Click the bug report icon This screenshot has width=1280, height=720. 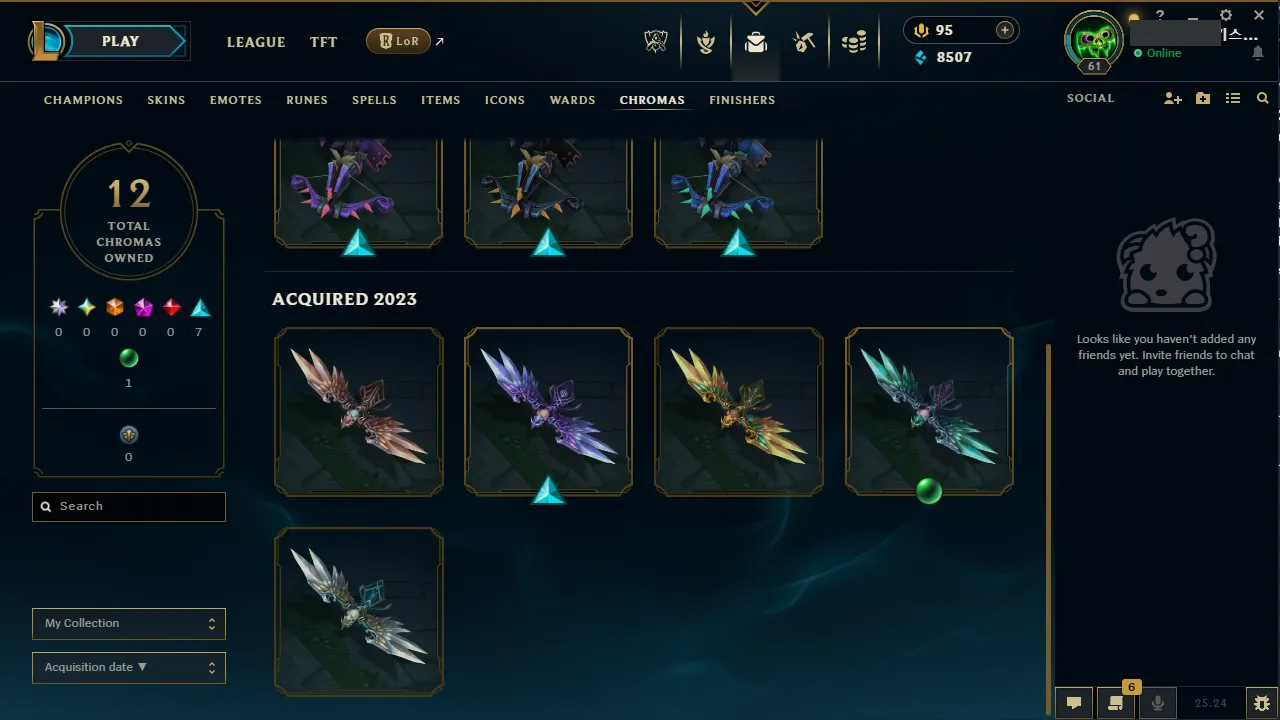[1262, 702]
